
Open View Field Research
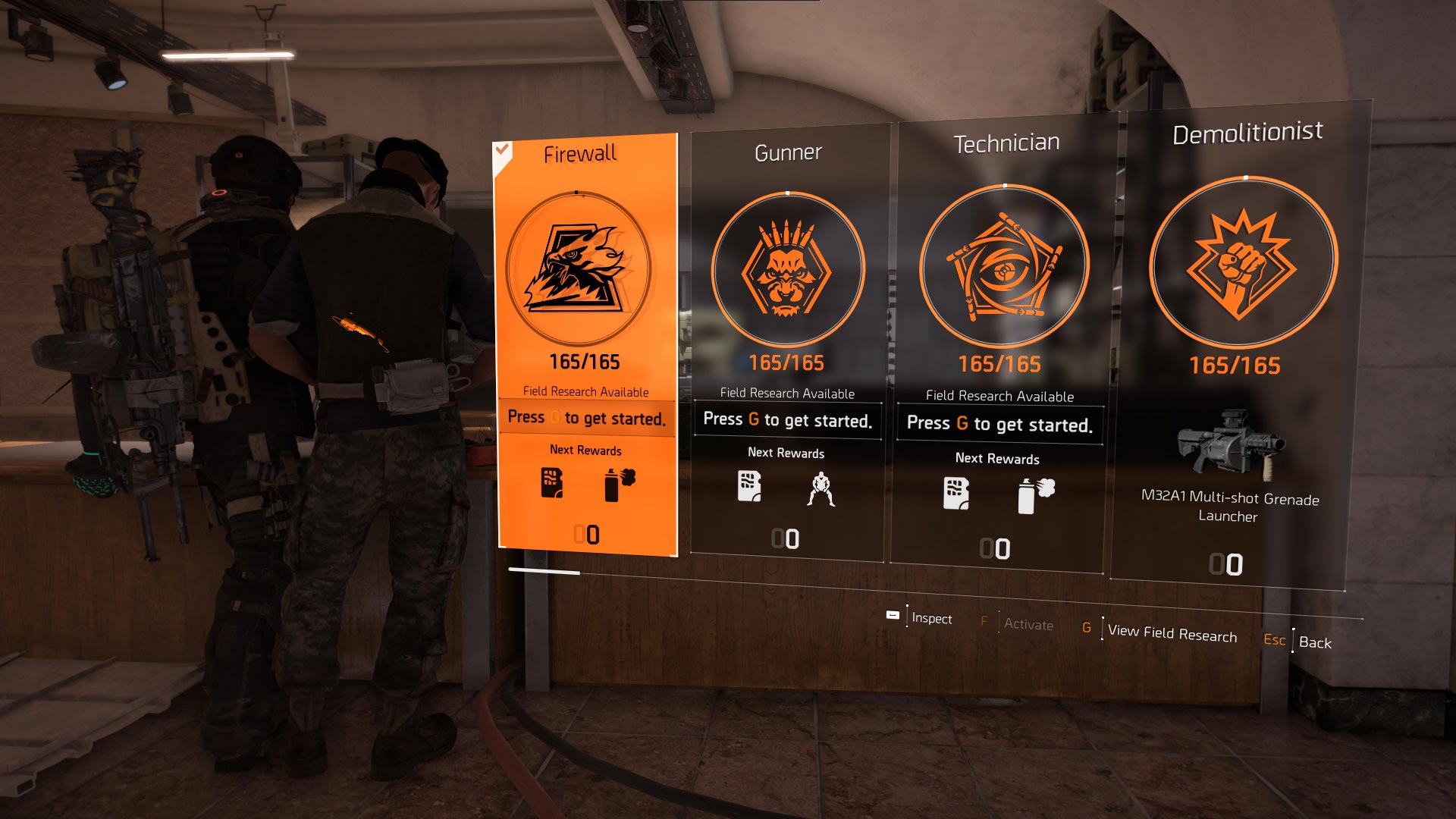[x=1172, y=632]
